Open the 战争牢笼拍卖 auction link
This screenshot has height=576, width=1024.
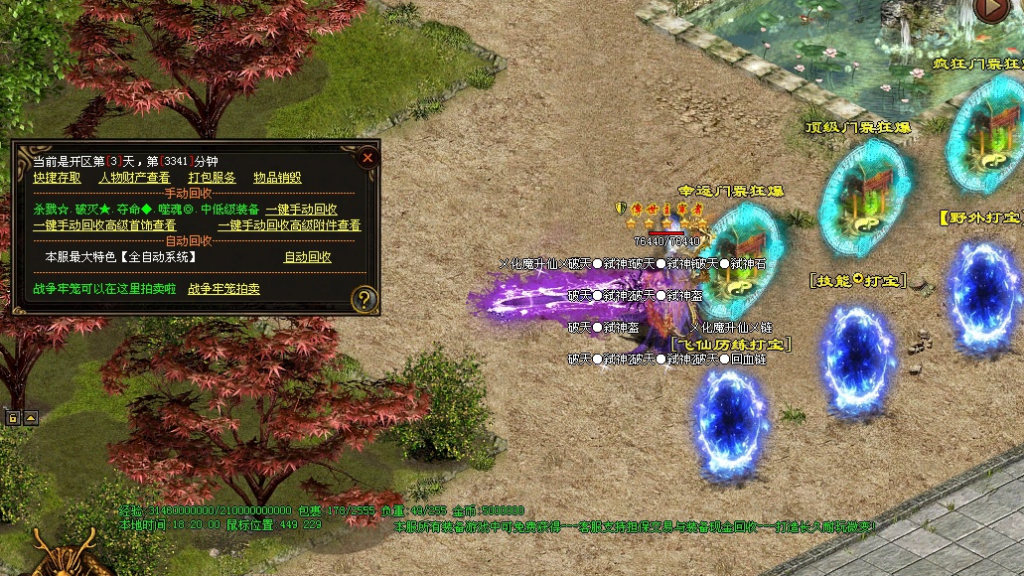coord(224,289)
